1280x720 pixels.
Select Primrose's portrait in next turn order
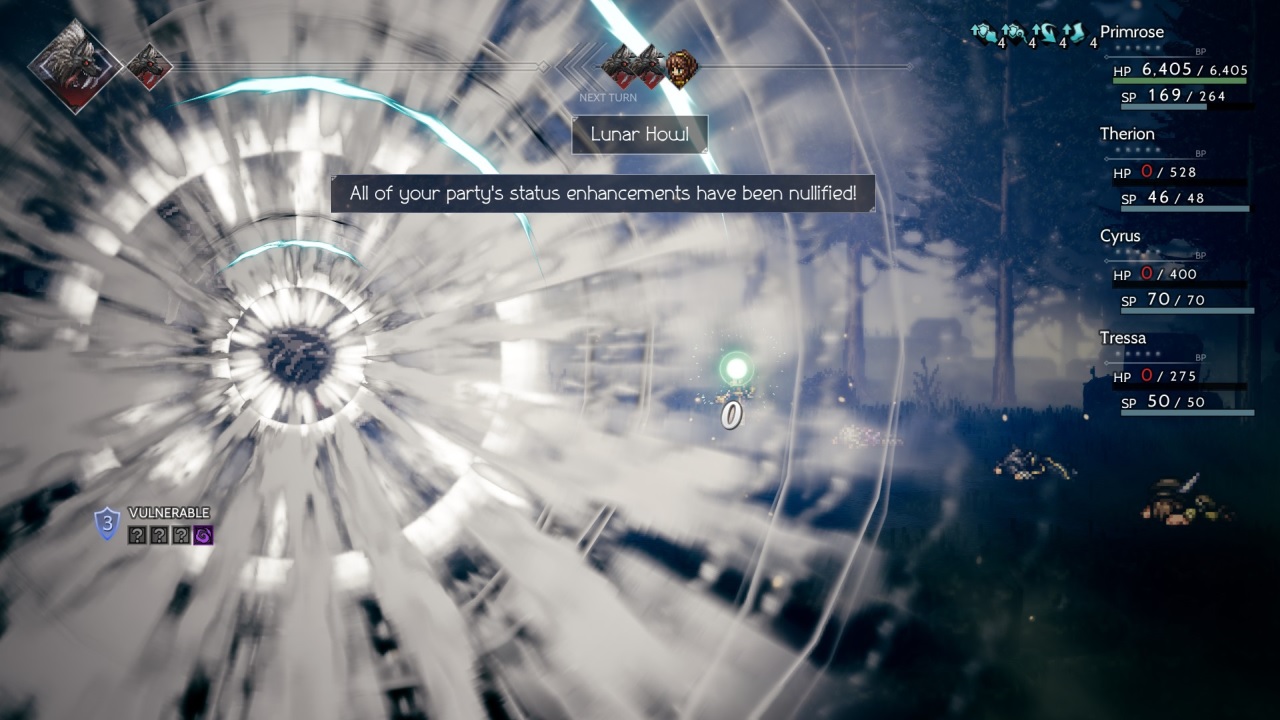(x=682, y=68)
